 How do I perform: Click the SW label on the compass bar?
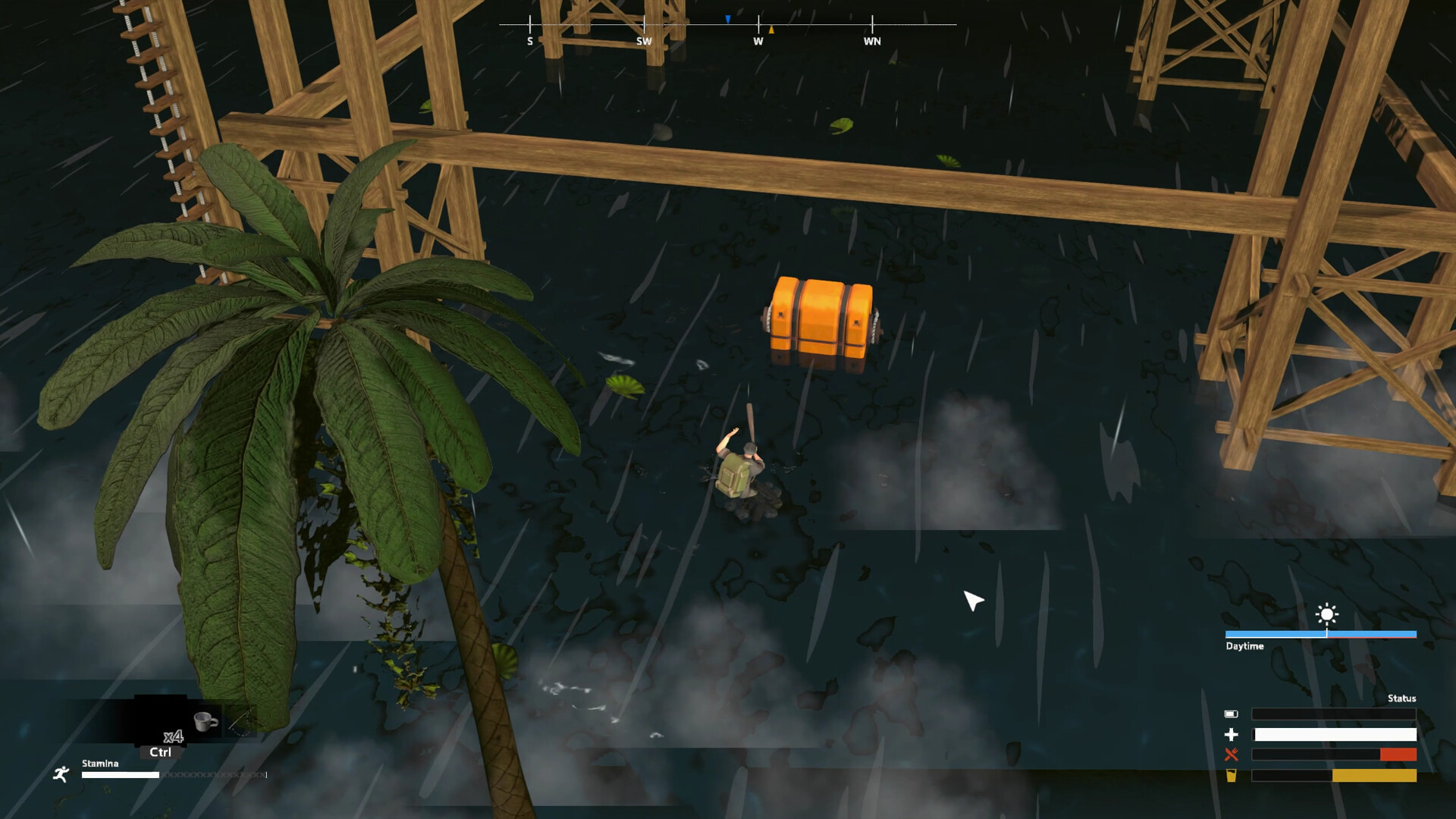pos(645,42)
